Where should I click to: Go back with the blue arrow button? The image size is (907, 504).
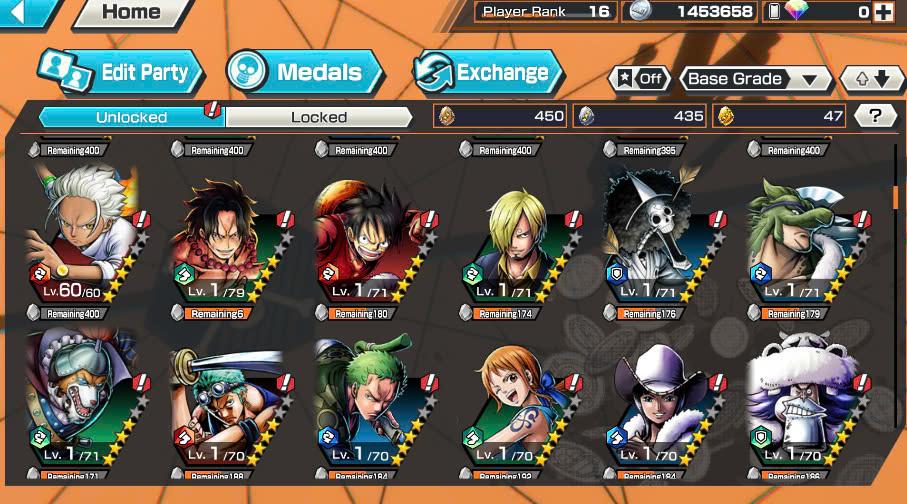coord(26,12)
